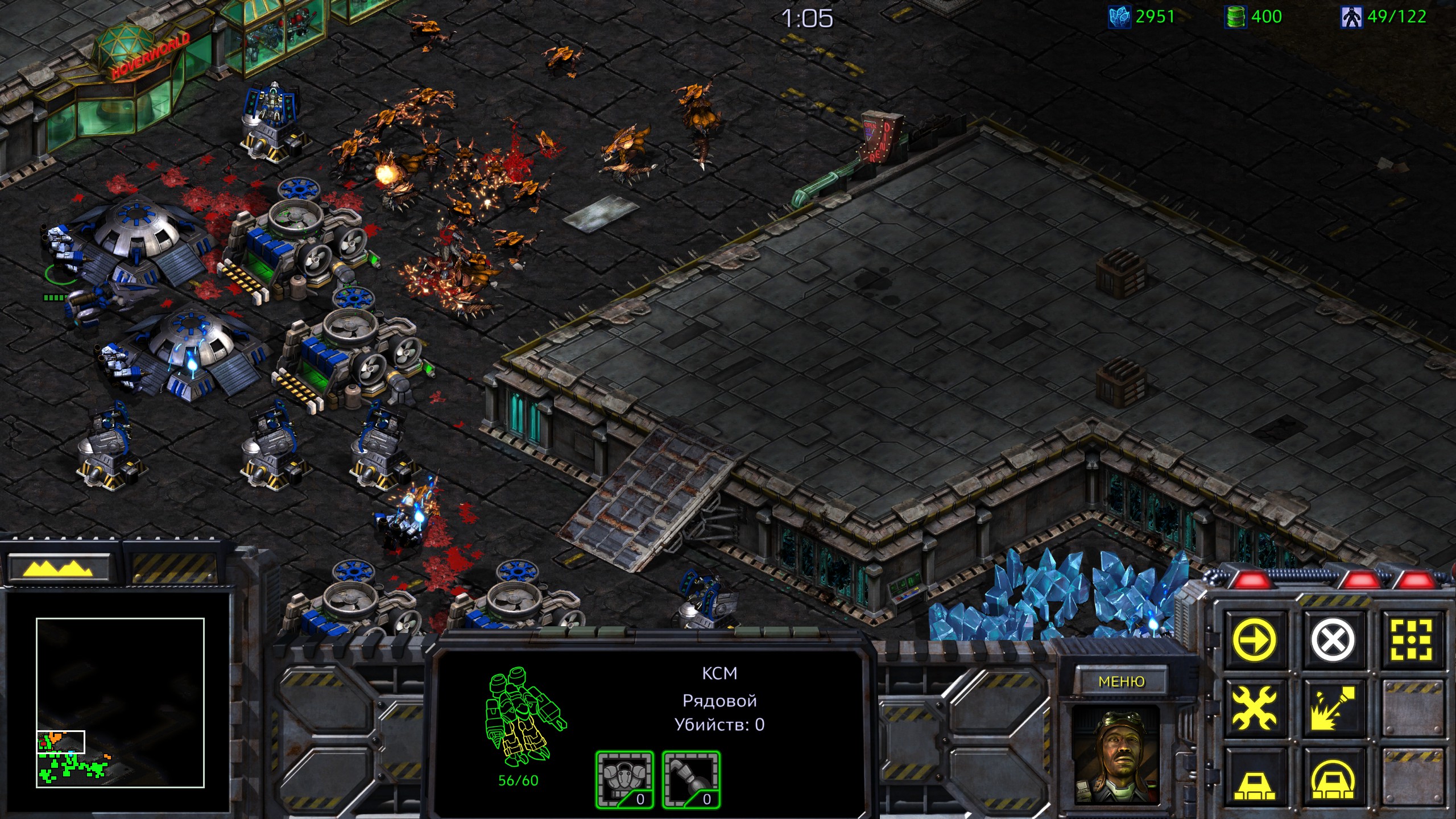Activate the Gather resources command
The height and width of the screenshot is (819, 1456).
pyautogui.click(x=1333, y=708)
